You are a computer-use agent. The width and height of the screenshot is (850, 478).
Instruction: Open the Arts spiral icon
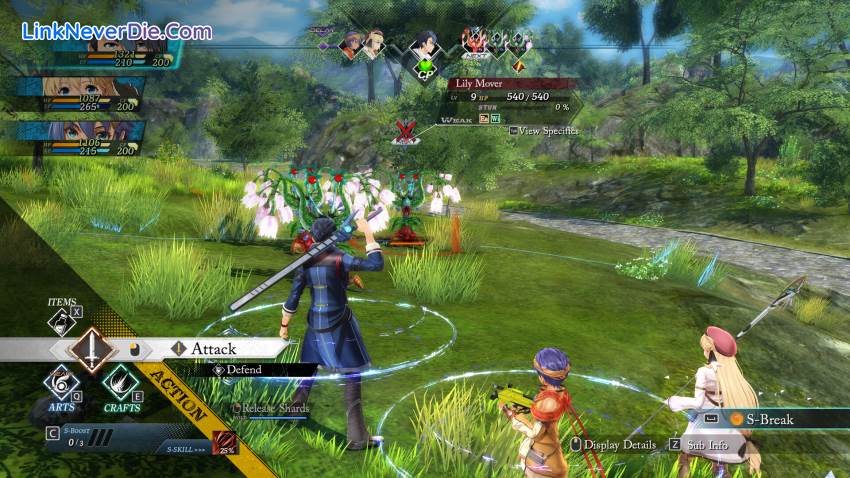point(62,383)
